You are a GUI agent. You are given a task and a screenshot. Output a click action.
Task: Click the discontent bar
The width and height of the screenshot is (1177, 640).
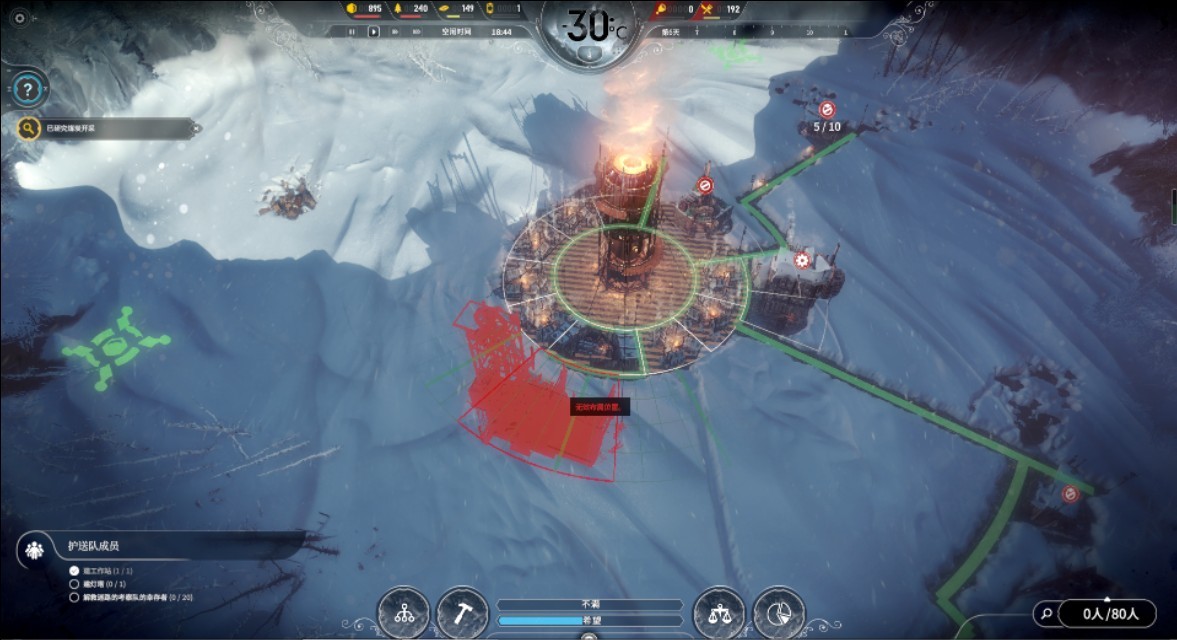[x=589, y=605]
